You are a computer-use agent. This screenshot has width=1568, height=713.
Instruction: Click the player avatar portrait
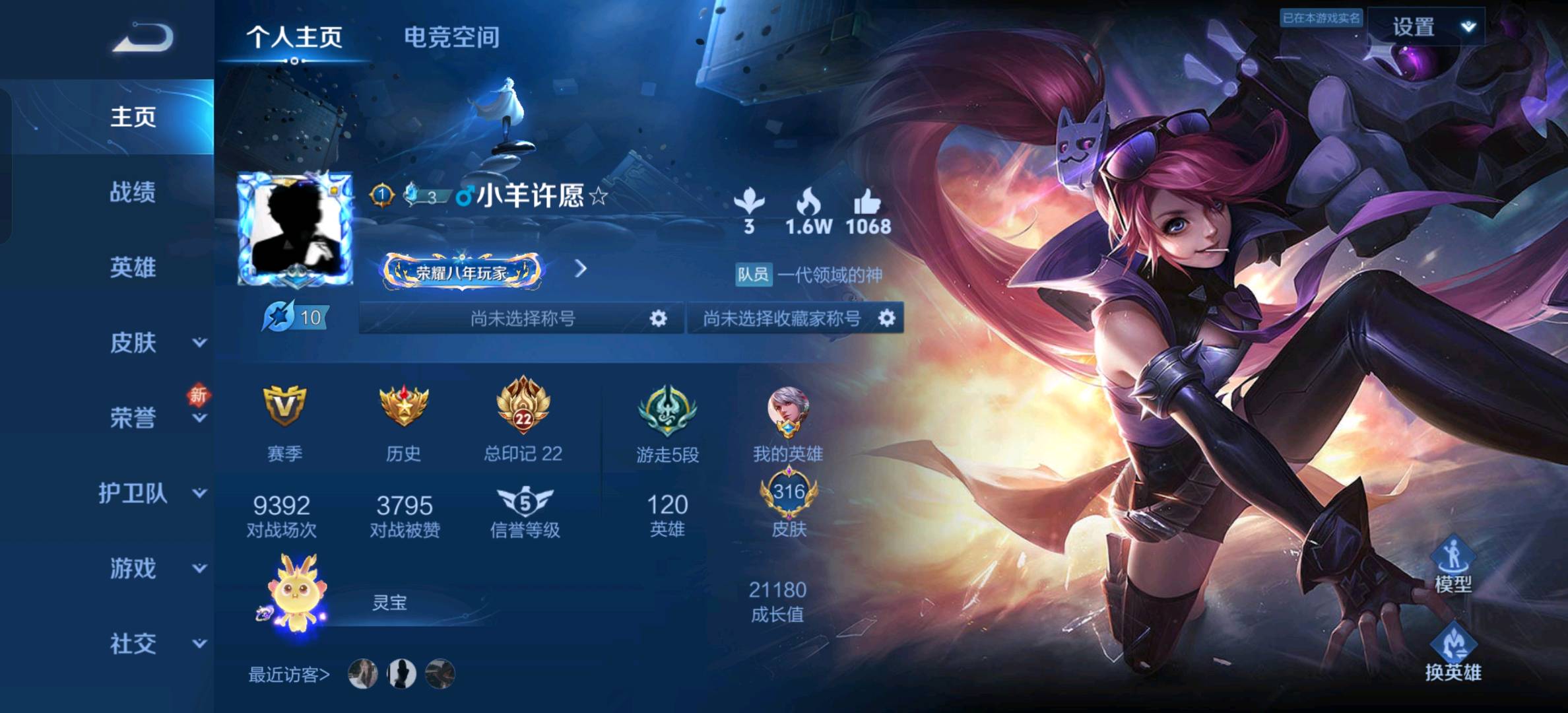point(295,229)
